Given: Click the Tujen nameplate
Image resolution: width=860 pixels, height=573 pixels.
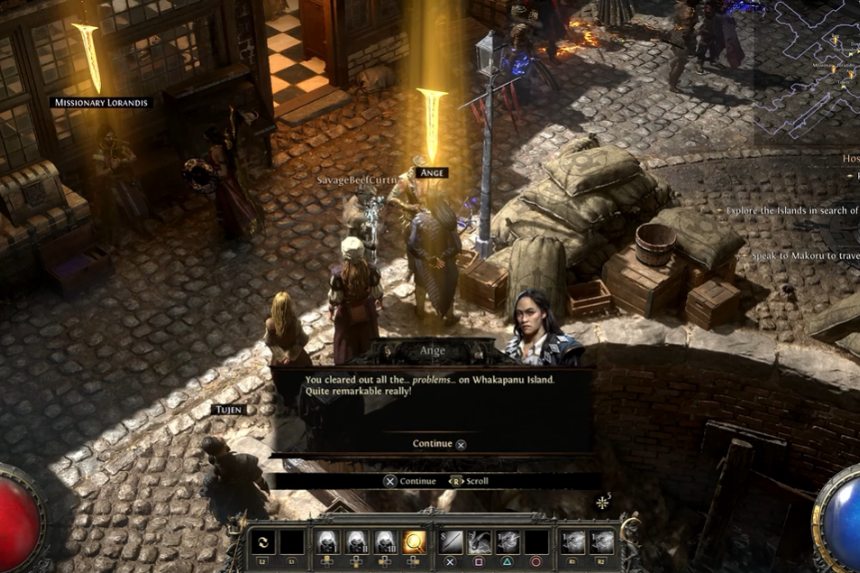Looking at the screenshot, I should point(228,410).
